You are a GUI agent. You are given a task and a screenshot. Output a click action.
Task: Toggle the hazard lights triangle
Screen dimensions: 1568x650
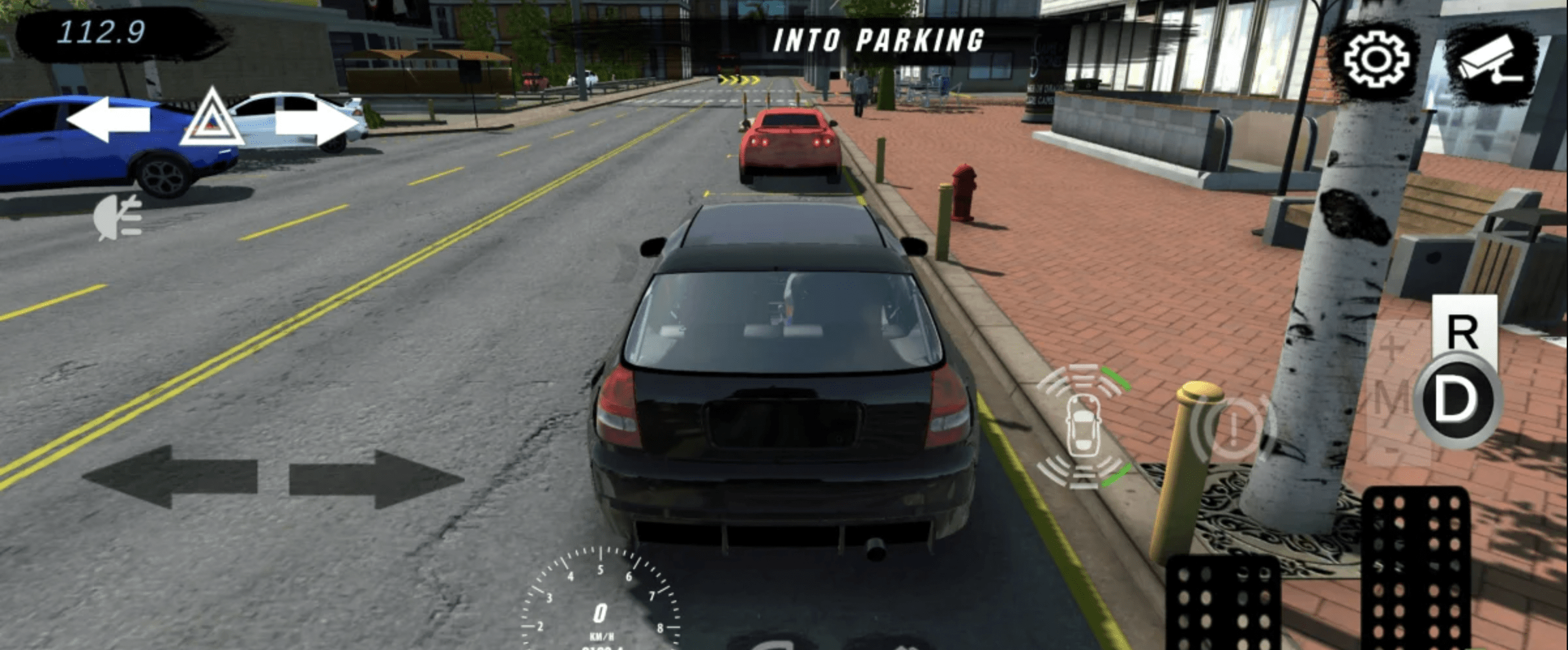click(x=211, y=119)
